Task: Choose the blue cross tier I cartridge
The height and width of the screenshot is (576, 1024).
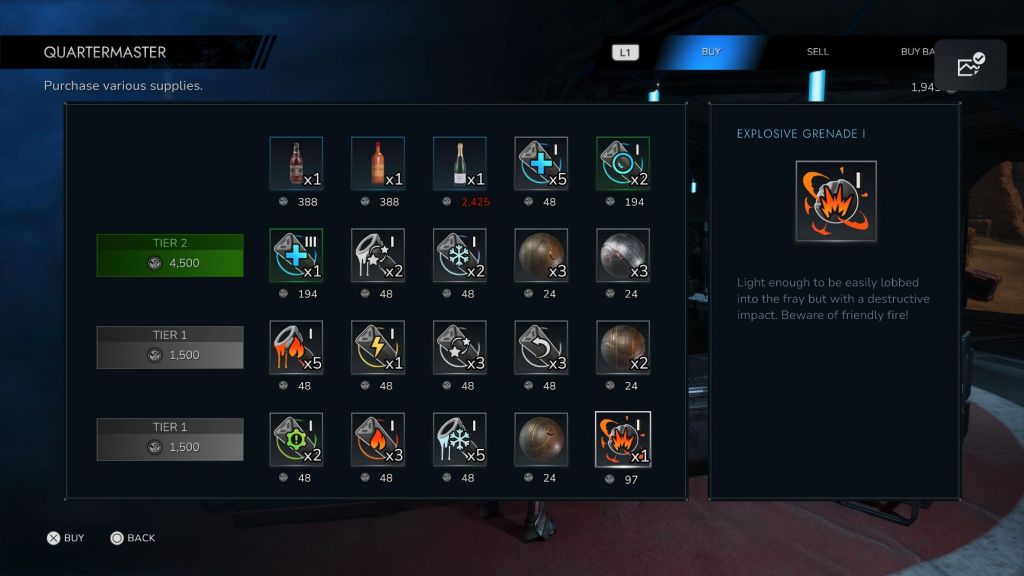Action: [x=541, y=164]
